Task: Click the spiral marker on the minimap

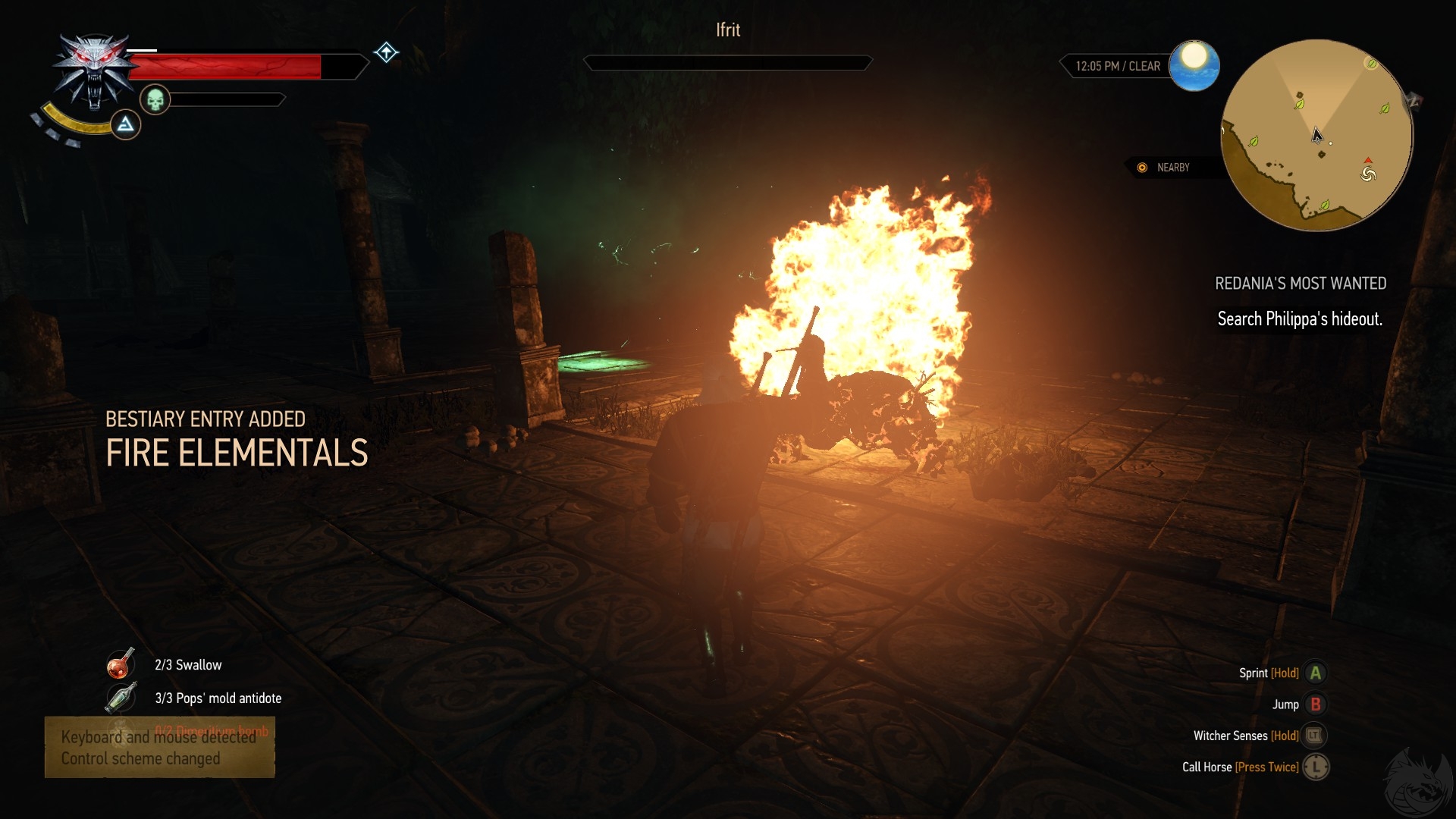Action: pyautogui.click(x=1368, y=174)
